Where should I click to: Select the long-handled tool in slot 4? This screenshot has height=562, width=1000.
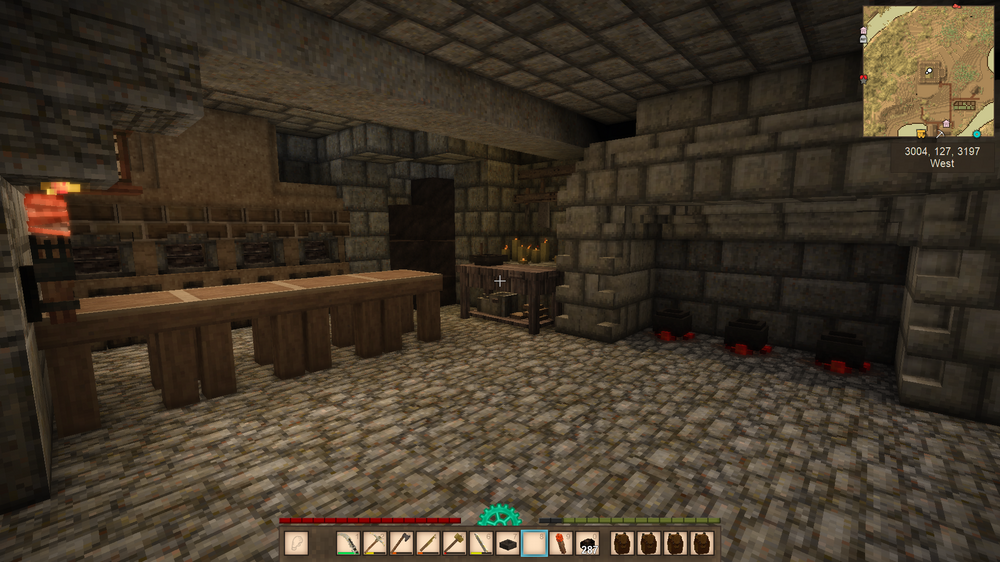coord(428,543)
